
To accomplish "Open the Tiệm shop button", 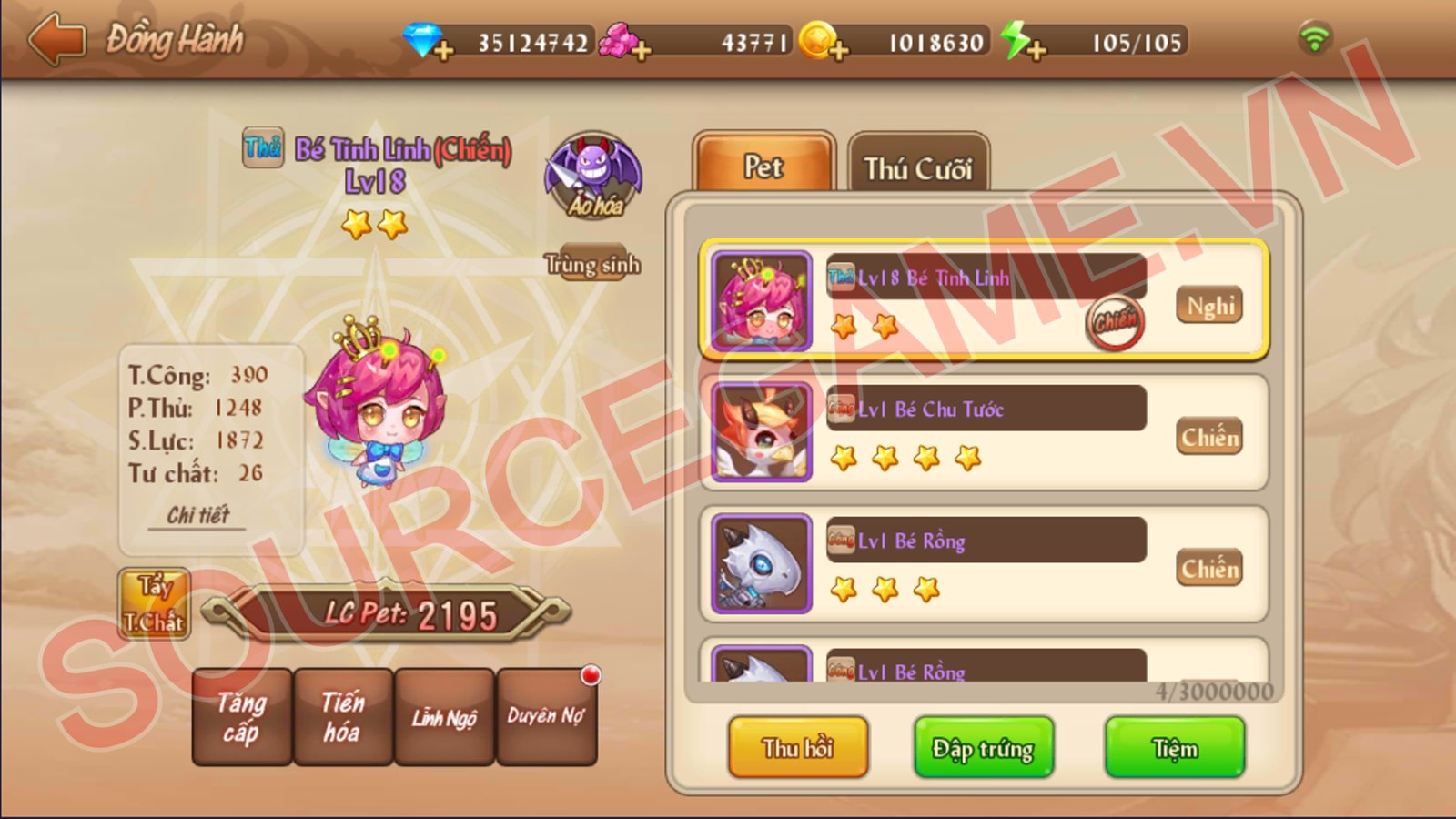I will pyautogui.click(x=1175, y=748).
